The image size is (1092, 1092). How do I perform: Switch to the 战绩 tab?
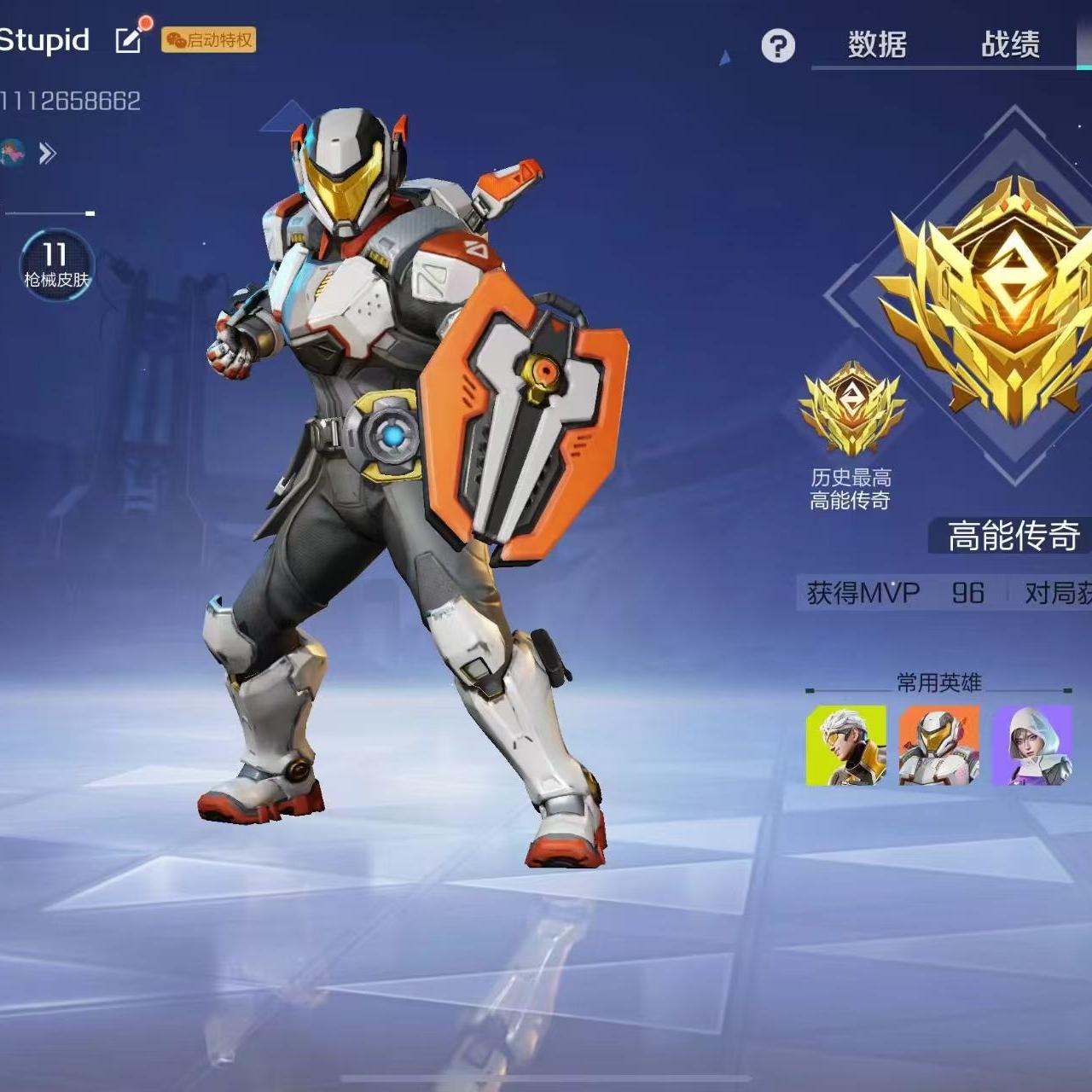(1010, 44)
